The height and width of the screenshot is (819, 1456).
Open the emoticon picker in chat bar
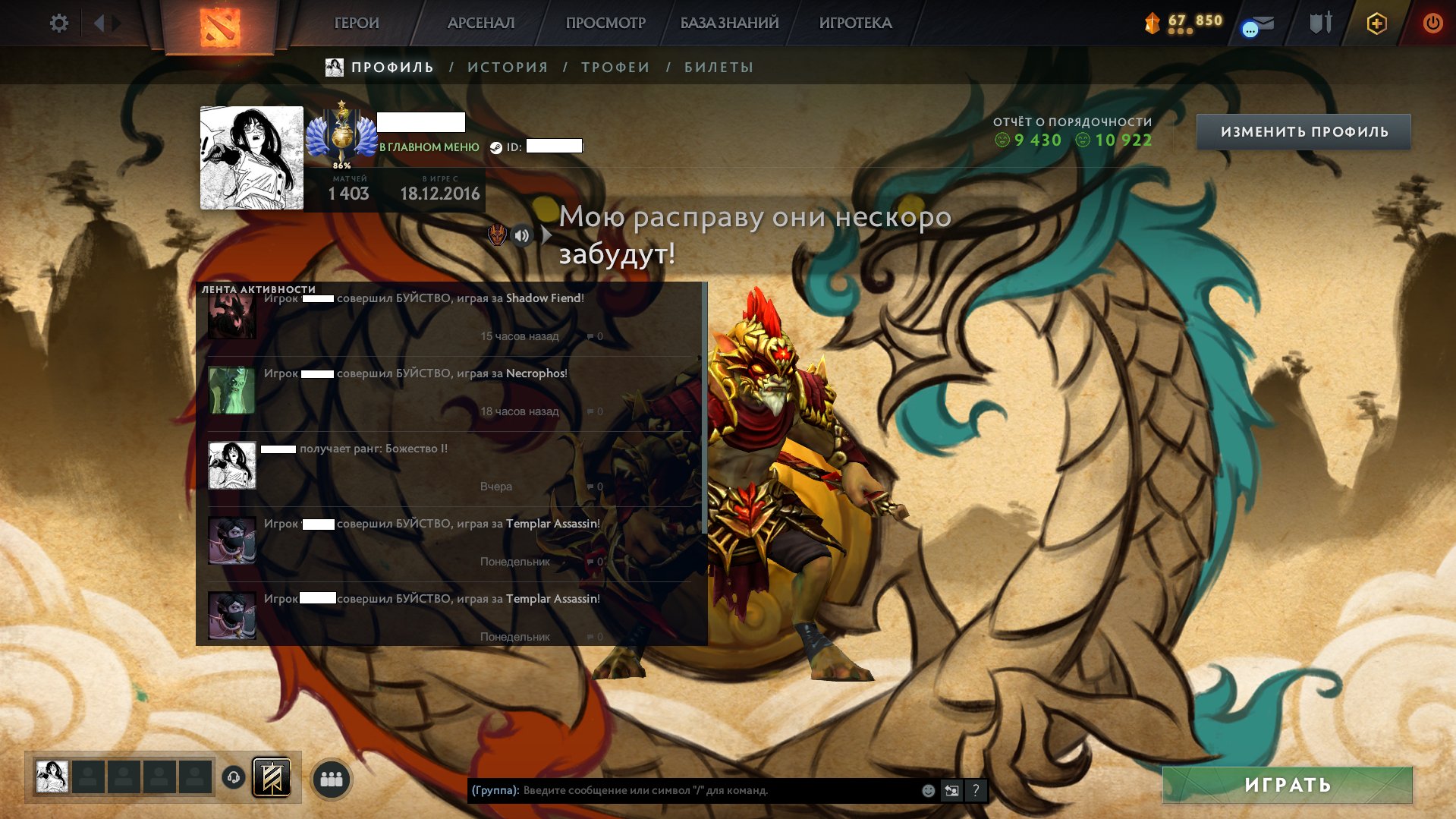click(927, 791)
